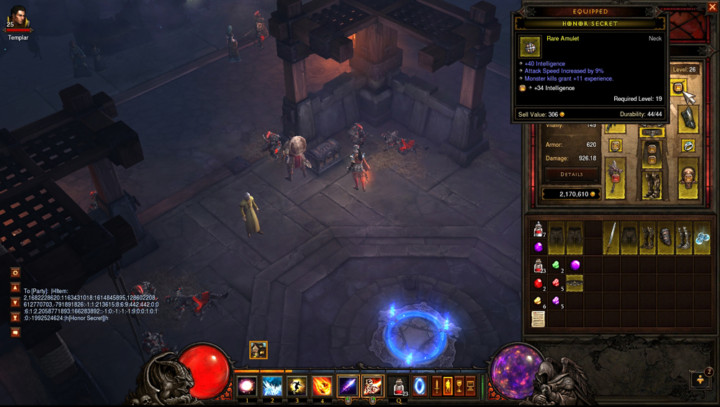Viewport: 720px width, 407px height.
Task: Select the glowing blue orb item in inventory
Action: click(703, 237)
